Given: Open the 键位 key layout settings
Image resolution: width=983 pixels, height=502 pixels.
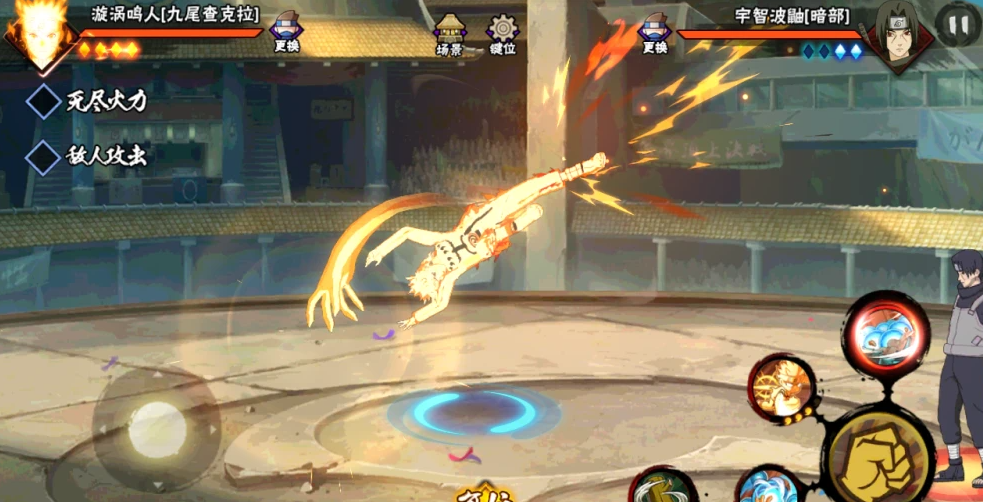Looking at the screenshot, I should (502, 34).
